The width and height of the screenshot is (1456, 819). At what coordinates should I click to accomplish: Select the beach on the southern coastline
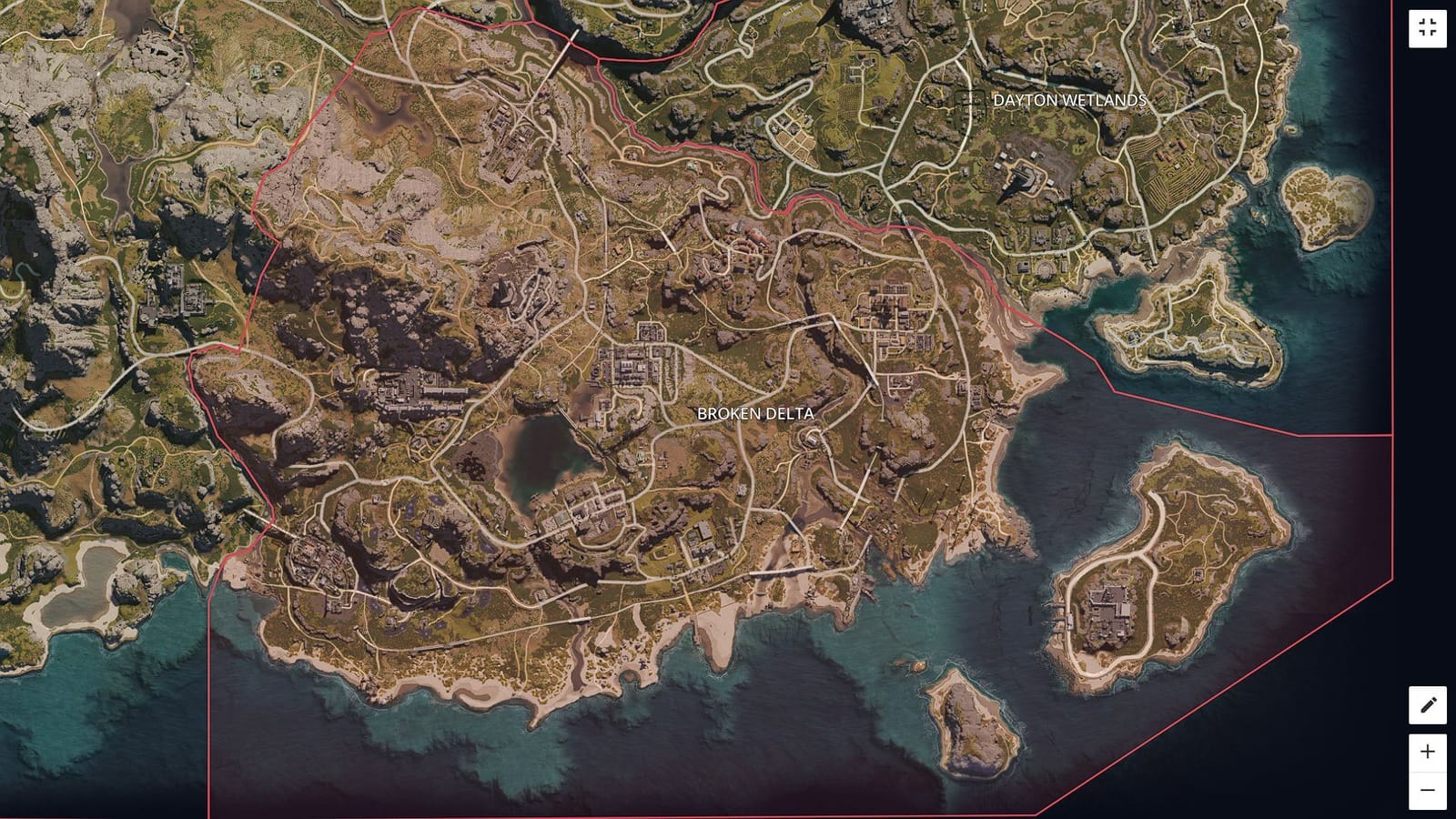point(719,637)
